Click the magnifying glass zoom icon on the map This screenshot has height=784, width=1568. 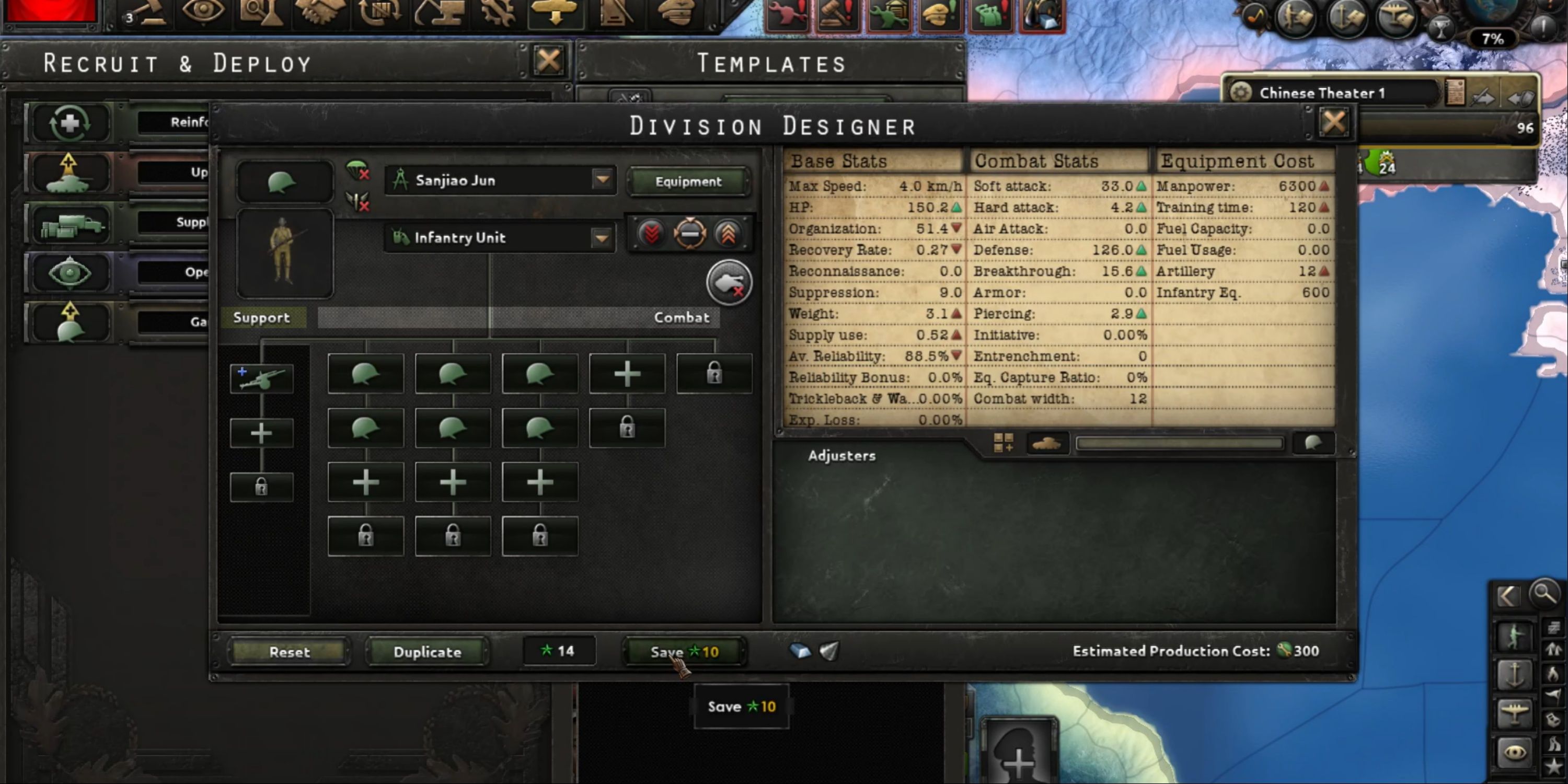coord(1545,594)
